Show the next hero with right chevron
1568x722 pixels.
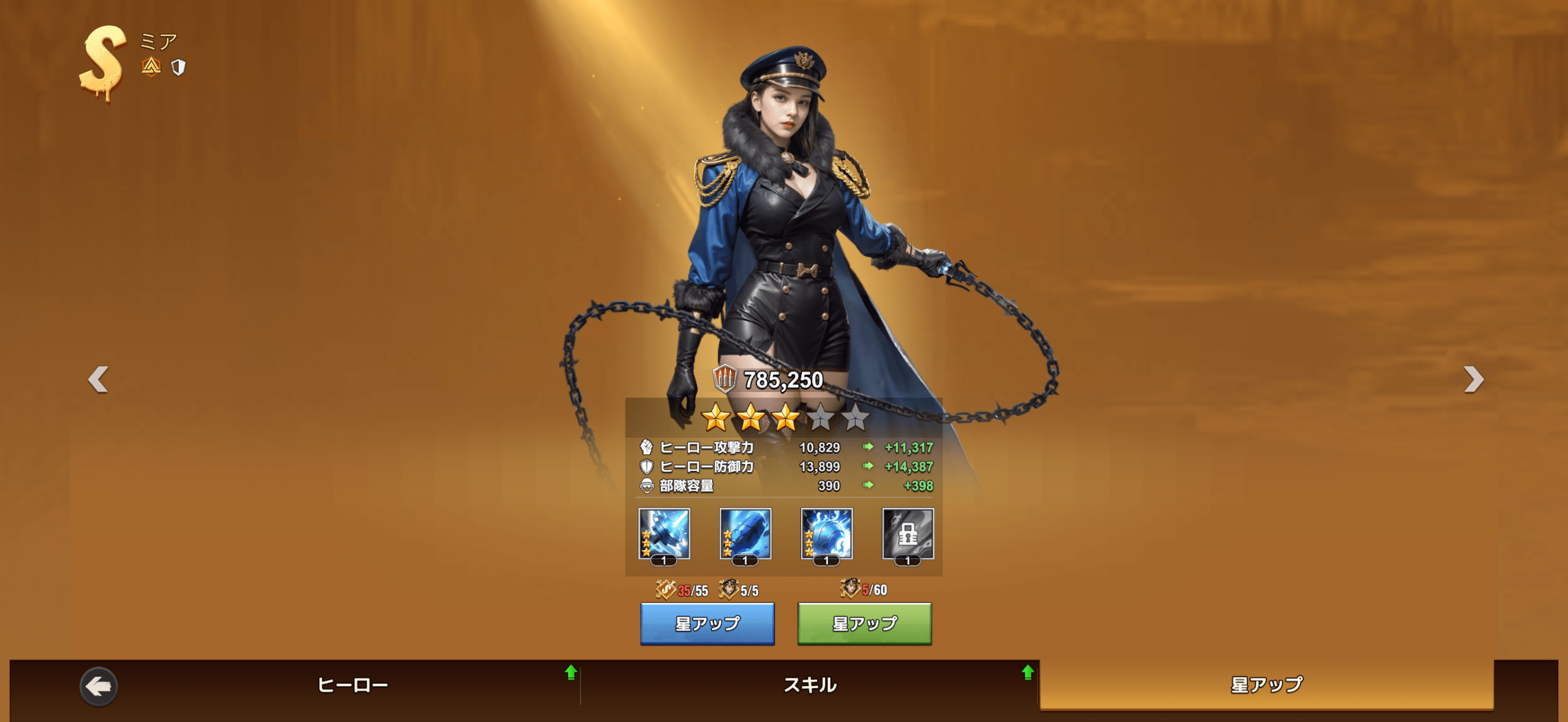click(x=1473, y=380)
